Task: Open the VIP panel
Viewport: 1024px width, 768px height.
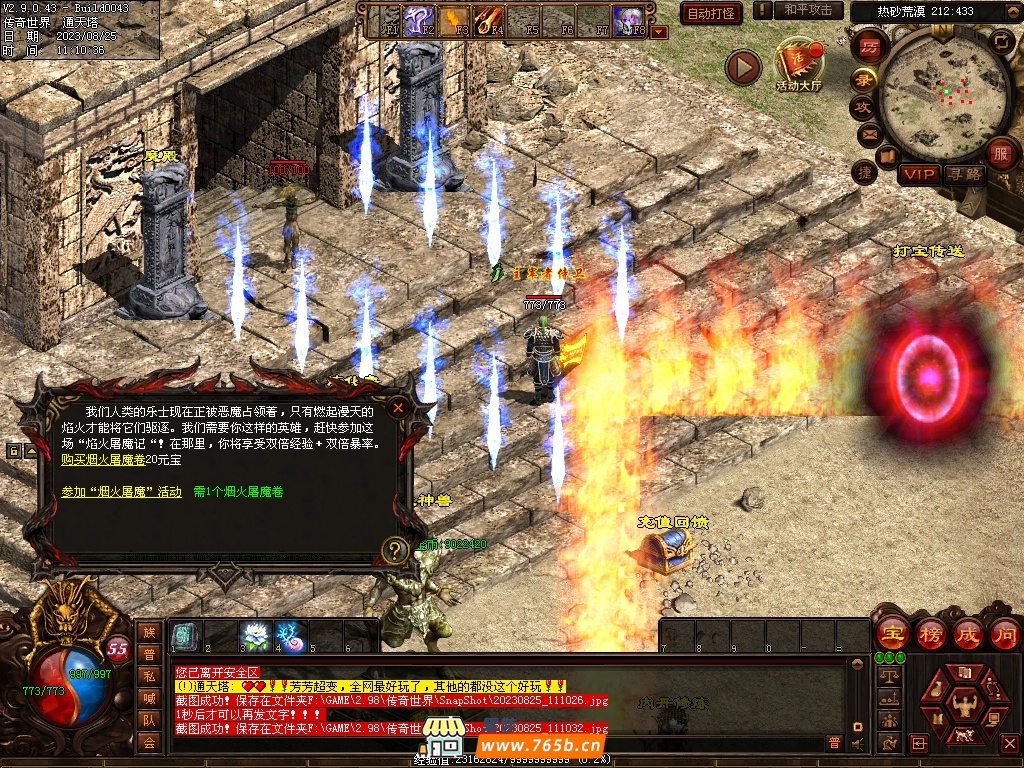Action: point(918,174)
